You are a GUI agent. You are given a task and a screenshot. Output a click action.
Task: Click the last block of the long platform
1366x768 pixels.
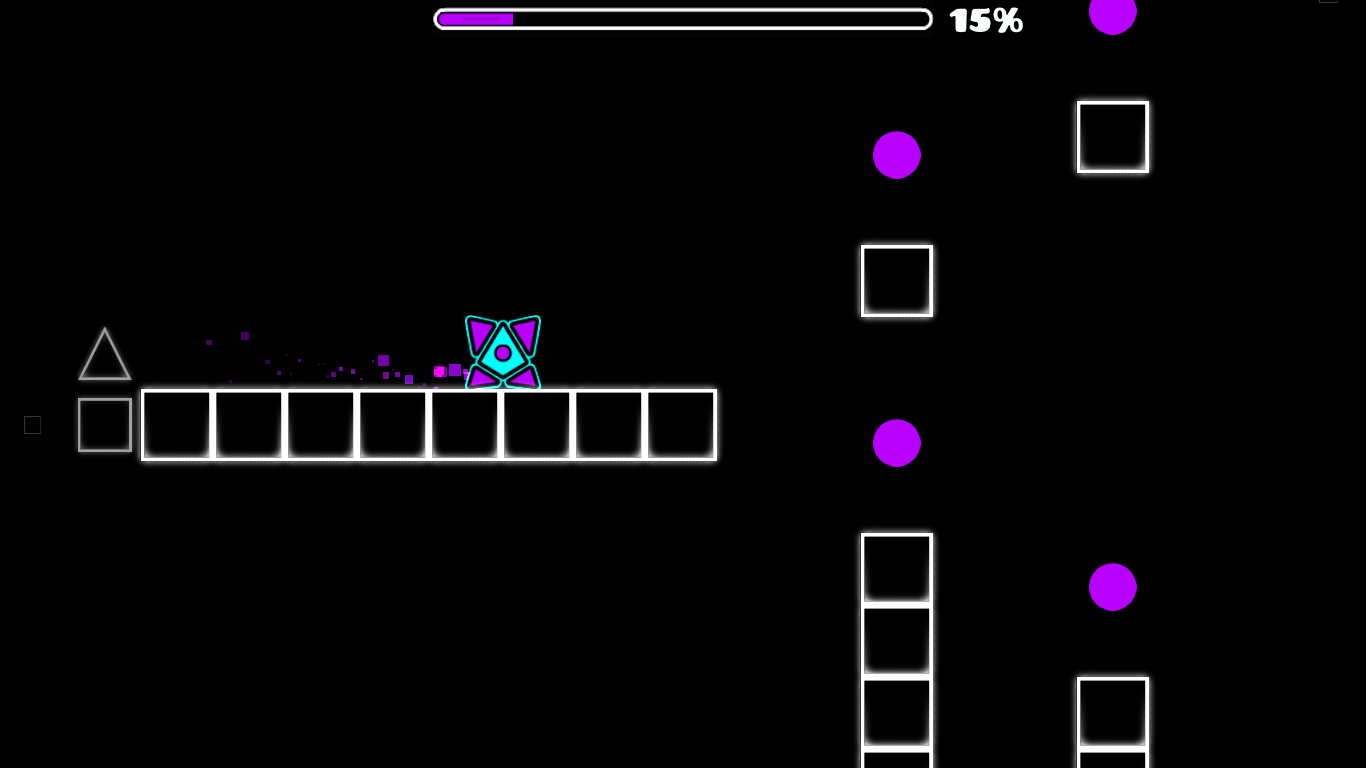(x=681, y=425)
